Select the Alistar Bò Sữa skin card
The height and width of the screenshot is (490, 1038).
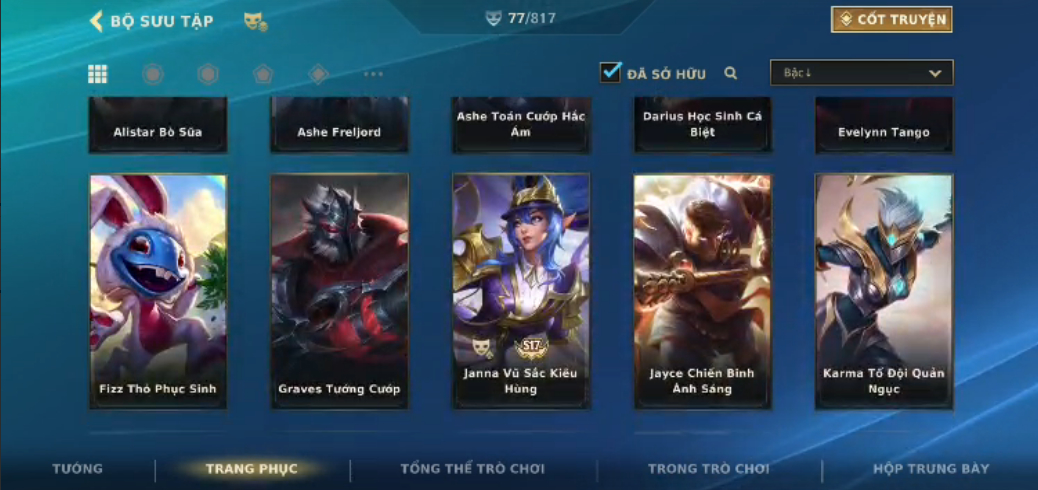[158, 126]
